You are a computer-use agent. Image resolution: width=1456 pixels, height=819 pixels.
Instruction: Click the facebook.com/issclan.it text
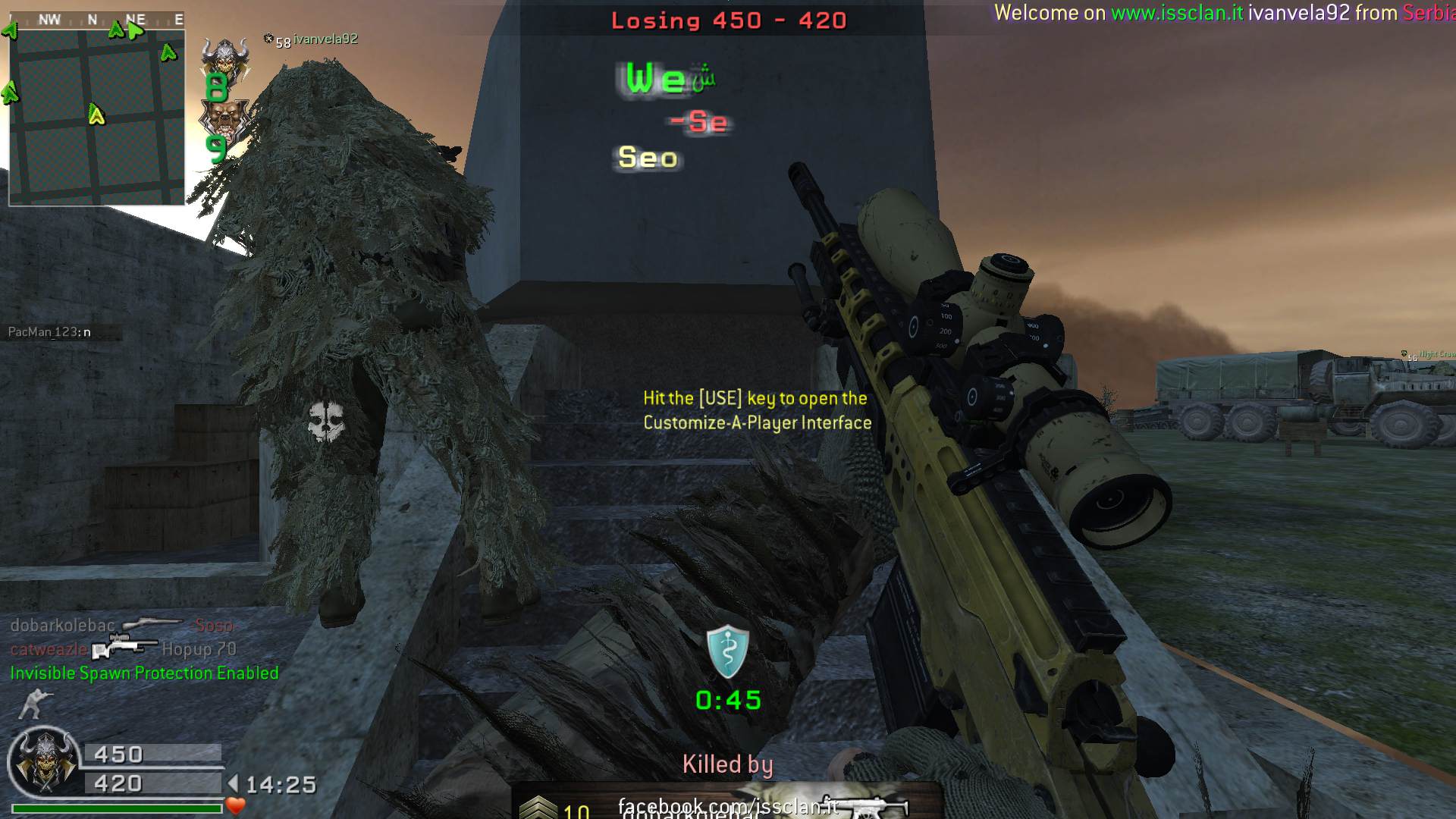click(x=726, y=805)
